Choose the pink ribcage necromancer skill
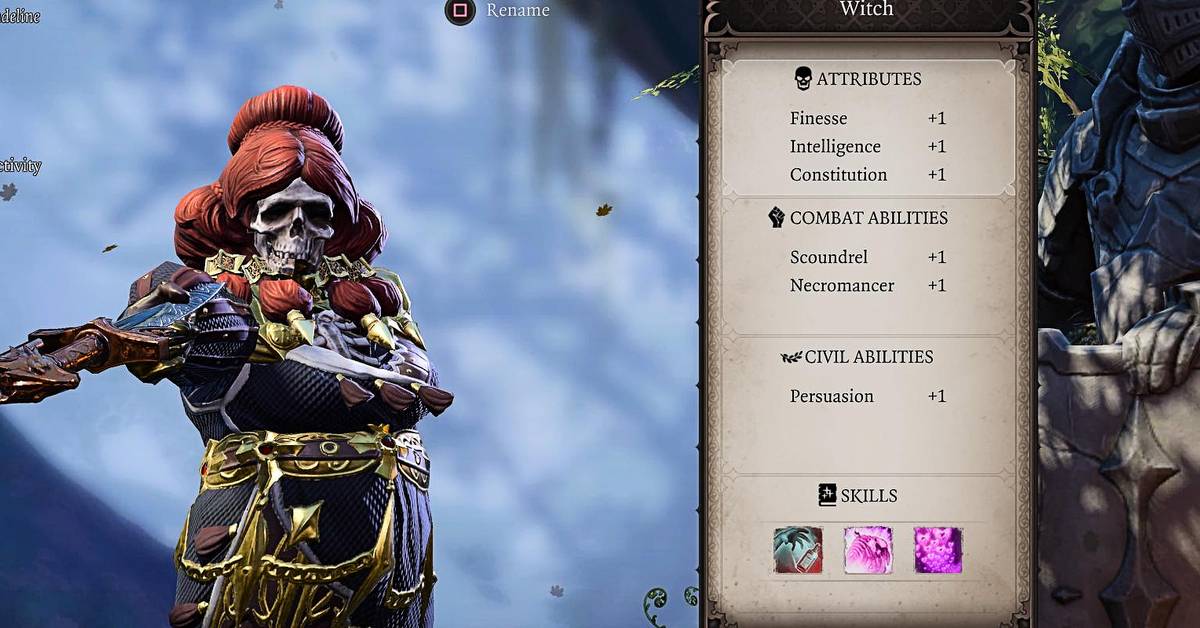1200x628 pixels. coord(868,550)
